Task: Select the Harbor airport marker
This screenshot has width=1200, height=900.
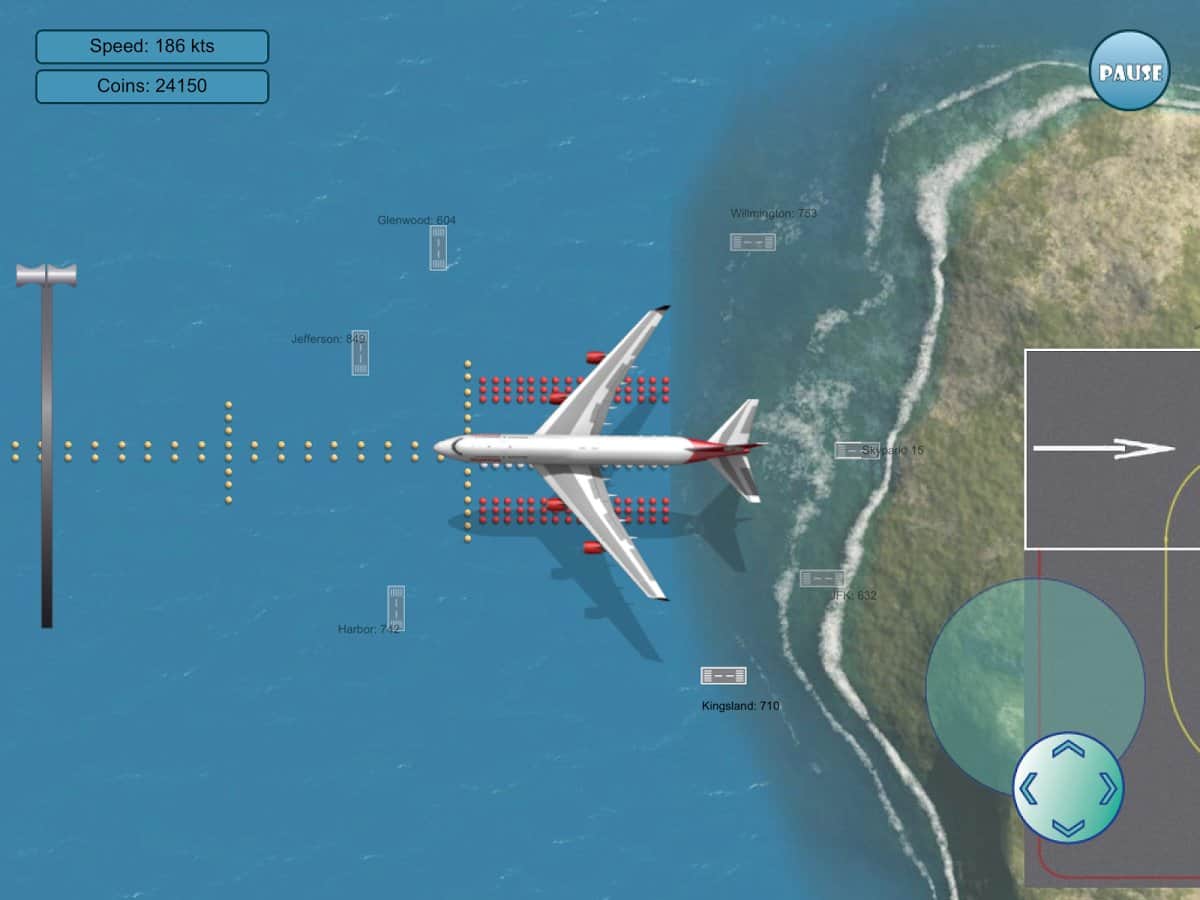Action: point(396,607)
